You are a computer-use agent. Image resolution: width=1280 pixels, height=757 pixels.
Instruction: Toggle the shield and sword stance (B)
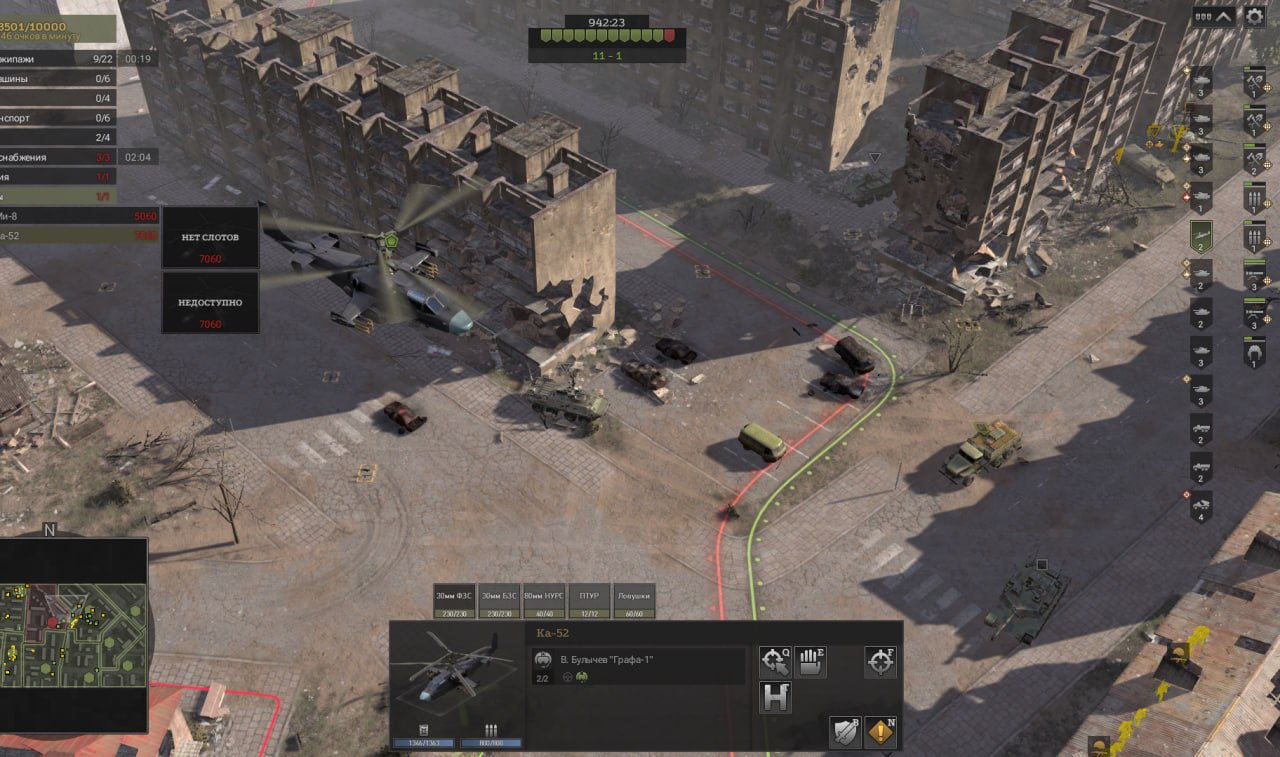[845, 732]
